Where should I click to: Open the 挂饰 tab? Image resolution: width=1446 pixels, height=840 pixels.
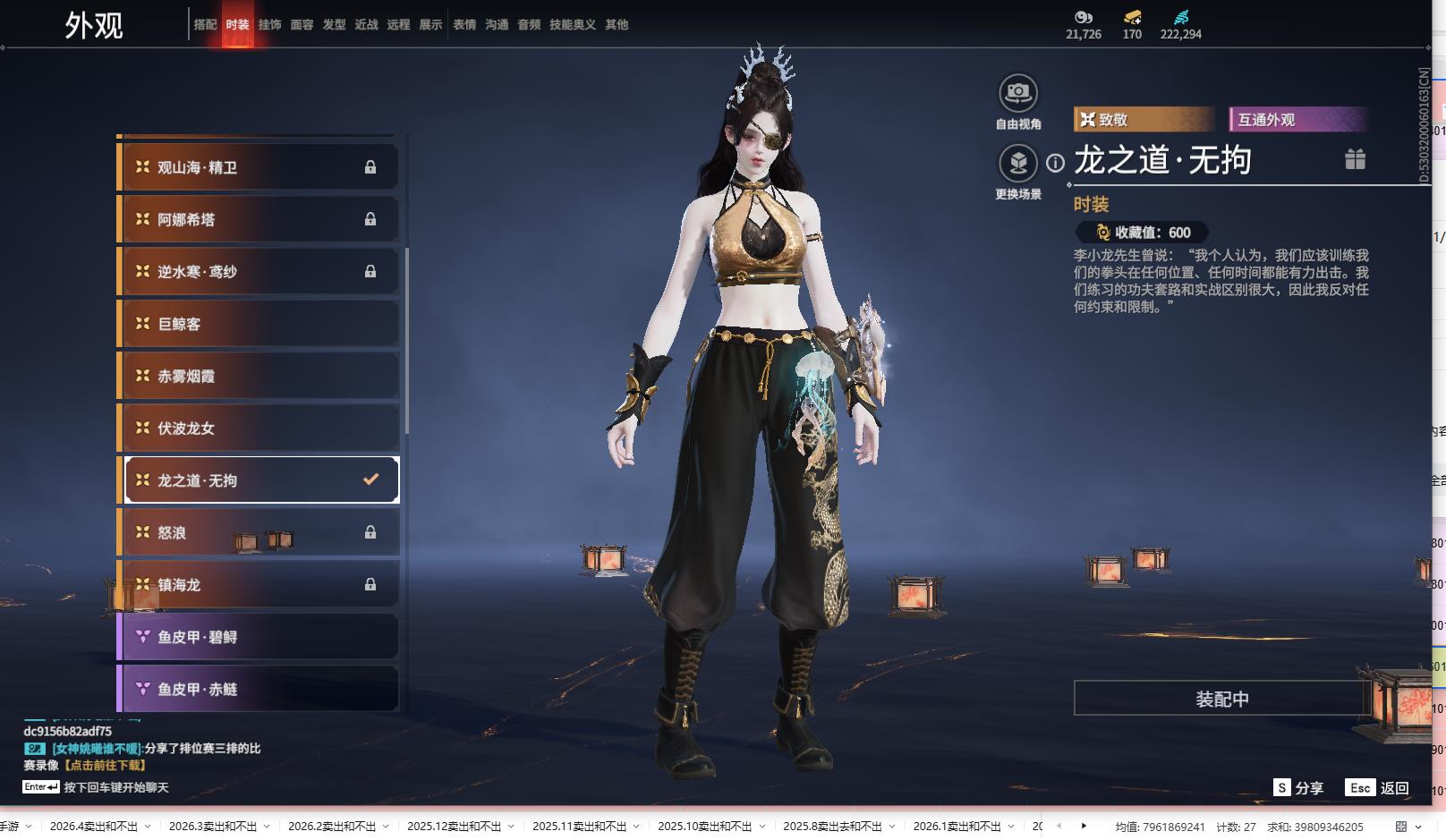coord(269,25)
